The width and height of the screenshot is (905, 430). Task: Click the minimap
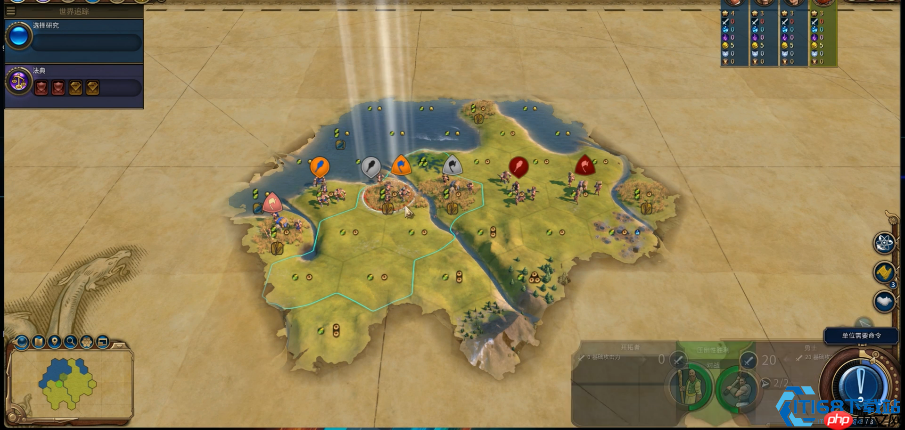70,385
